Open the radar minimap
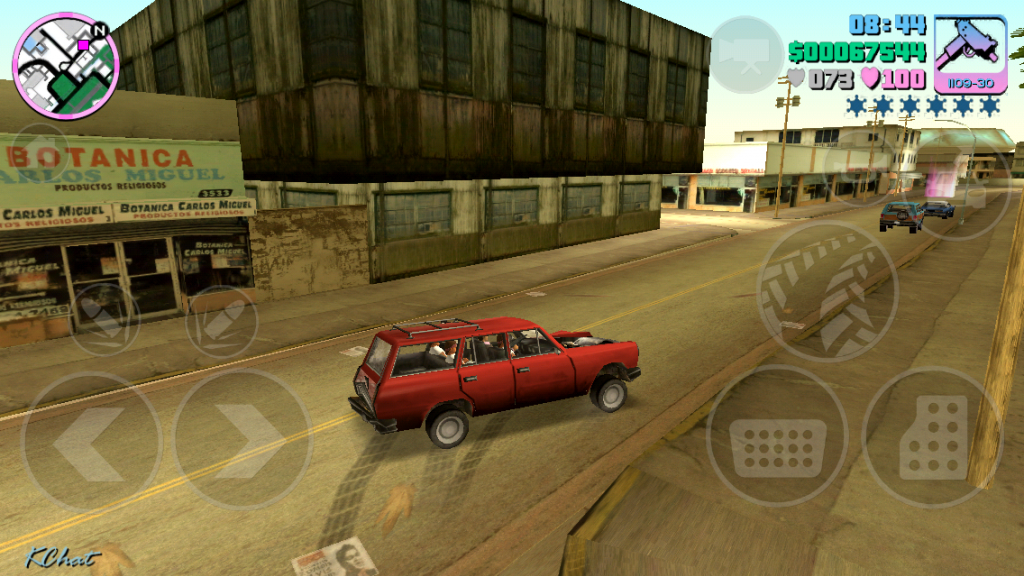1024x576 pixels. [65, 66]
